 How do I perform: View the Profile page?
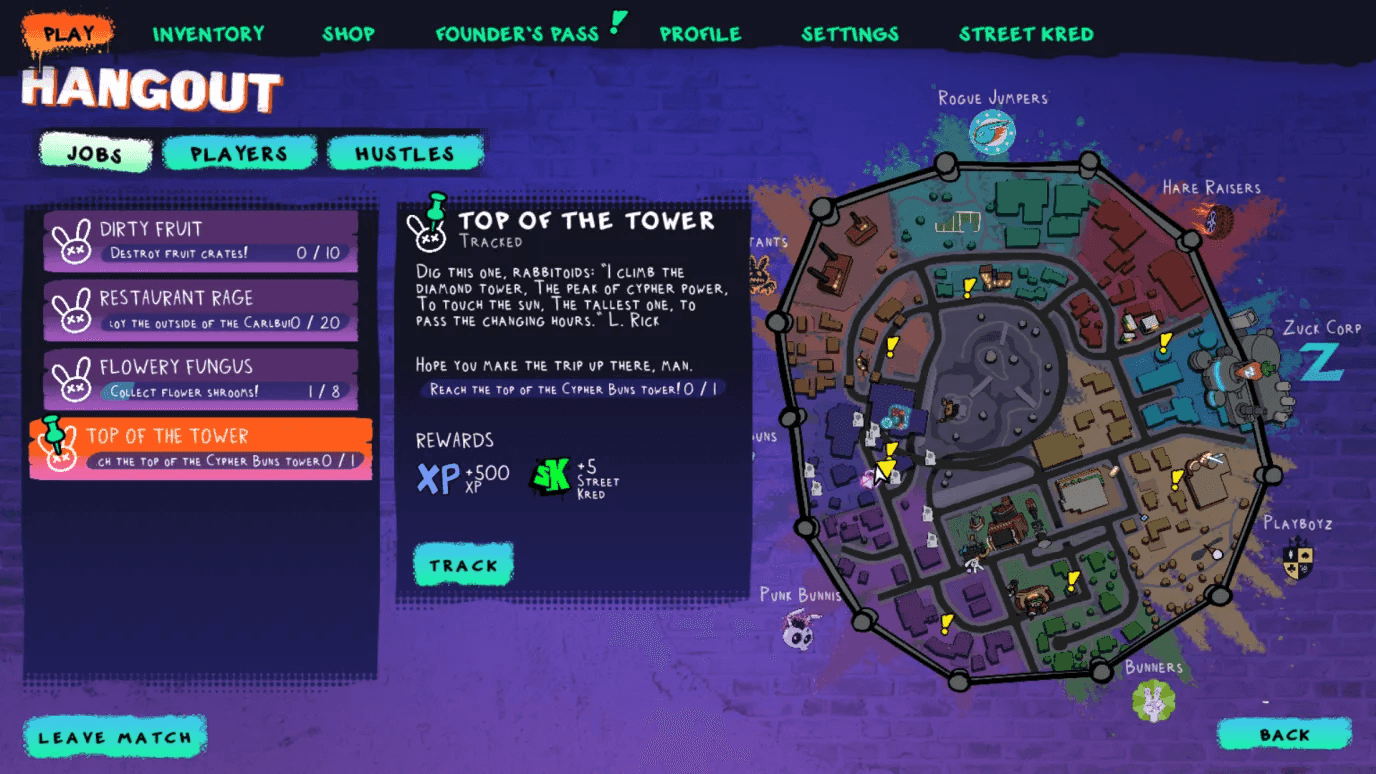click(700, 34)
